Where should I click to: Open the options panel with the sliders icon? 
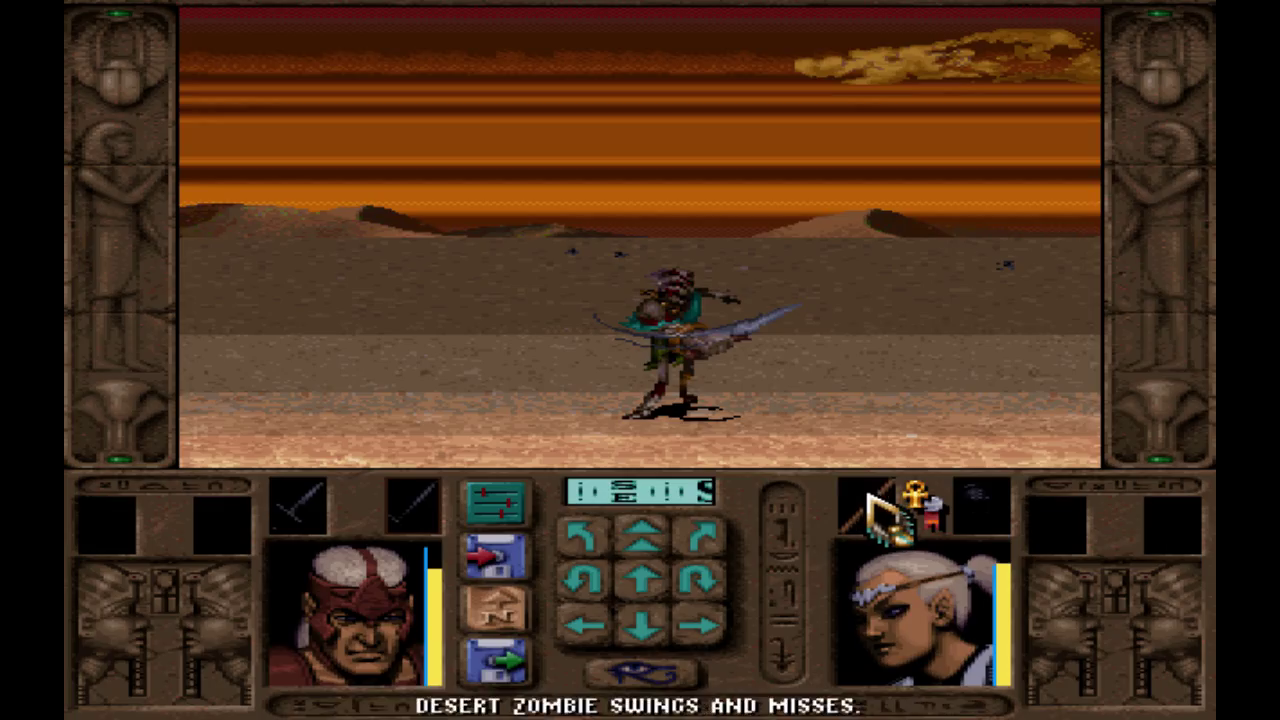[496, 502]
